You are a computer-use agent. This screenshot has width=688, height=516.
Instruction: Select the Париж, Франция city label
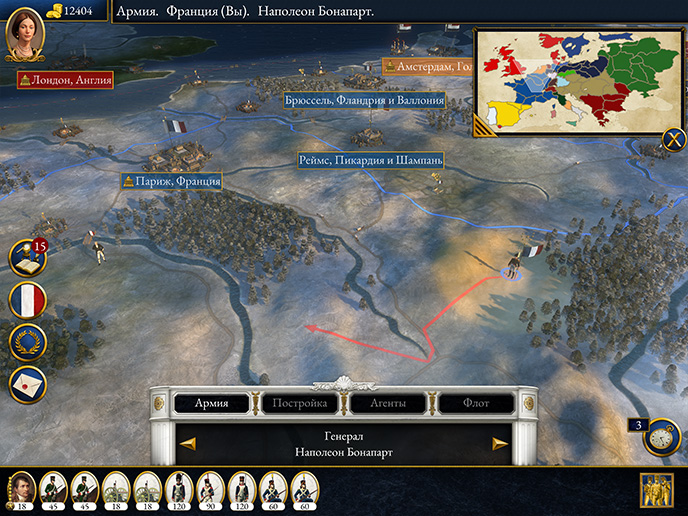click(171, 182)
